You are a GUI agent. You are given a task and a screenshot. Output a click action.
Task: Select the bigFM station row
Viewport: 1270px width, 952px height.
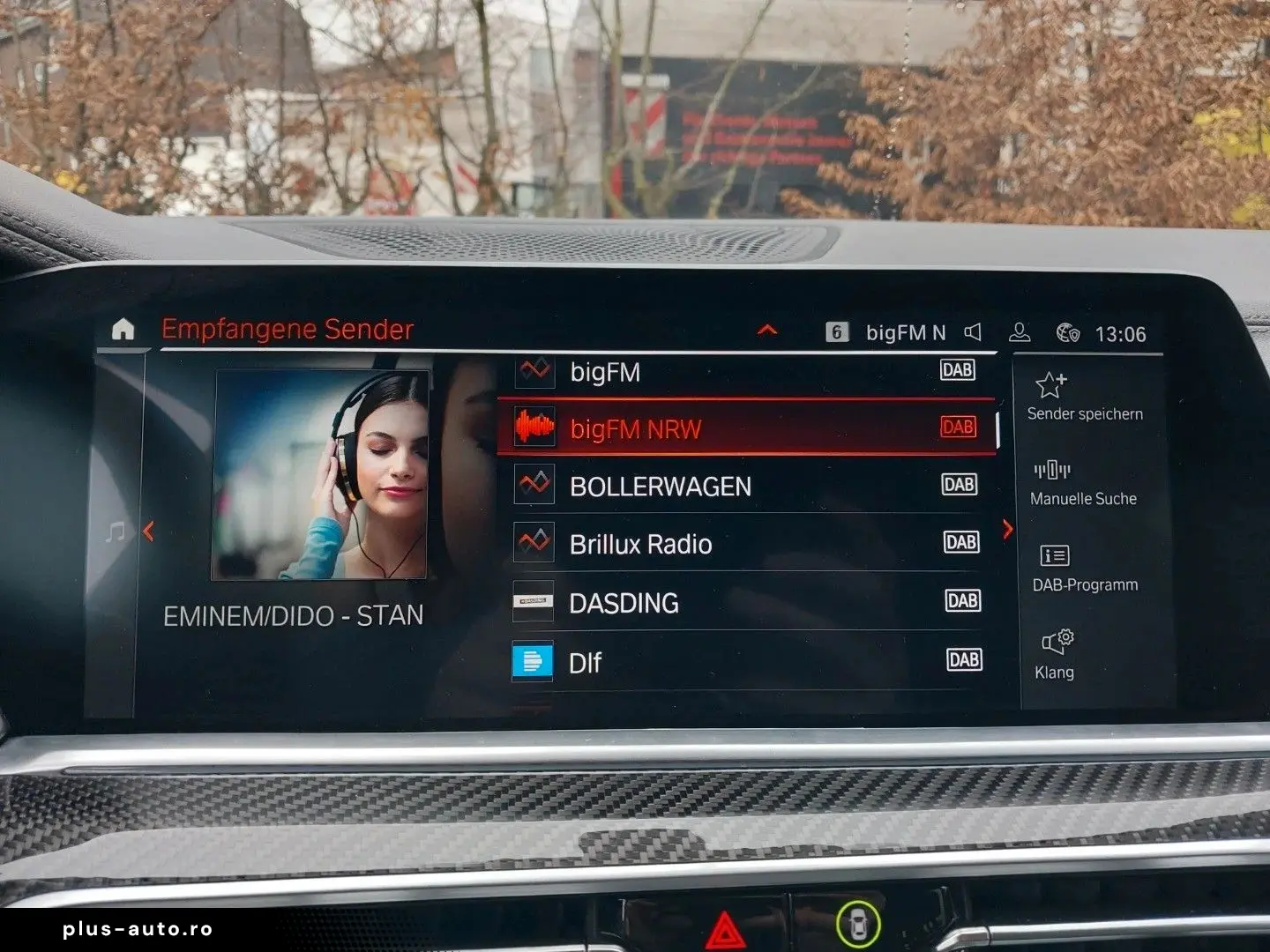(745, 372)
